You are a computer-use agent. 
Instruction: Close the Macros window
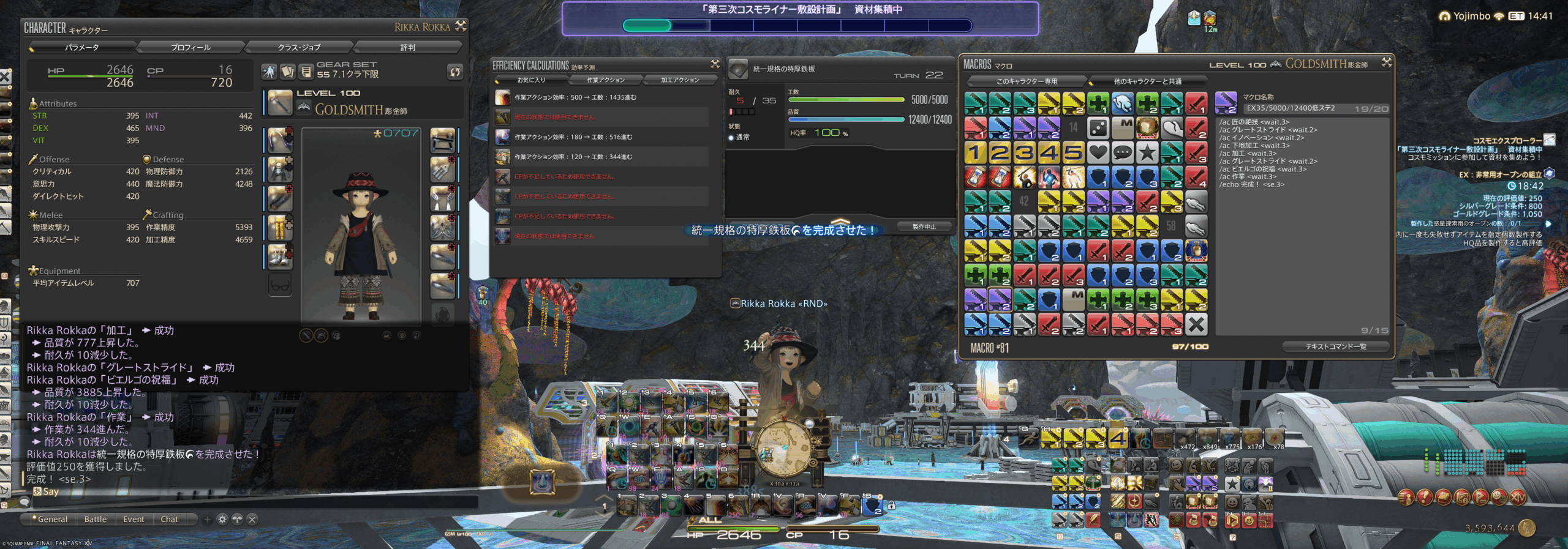(1387, 62)
